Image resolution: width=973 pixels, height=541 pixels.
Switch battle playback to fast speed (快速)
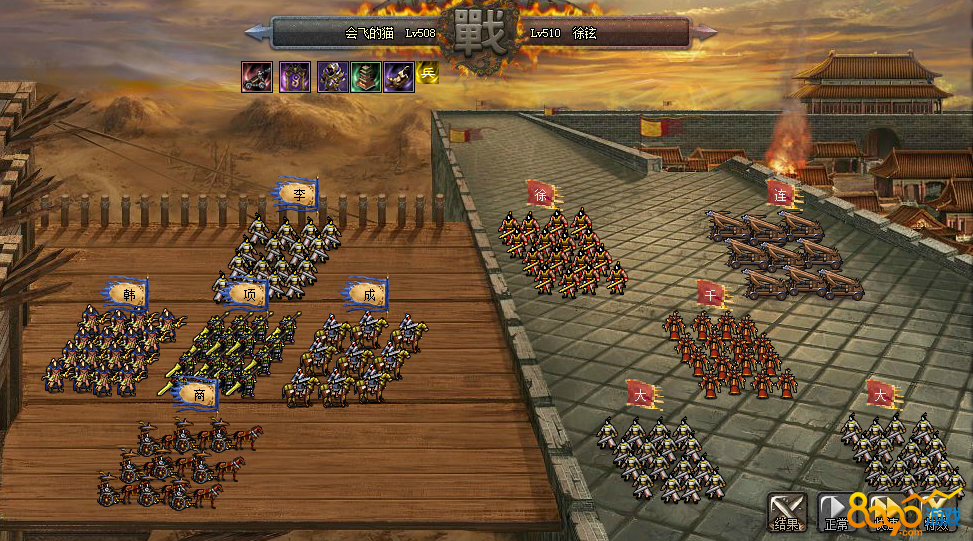886,511
